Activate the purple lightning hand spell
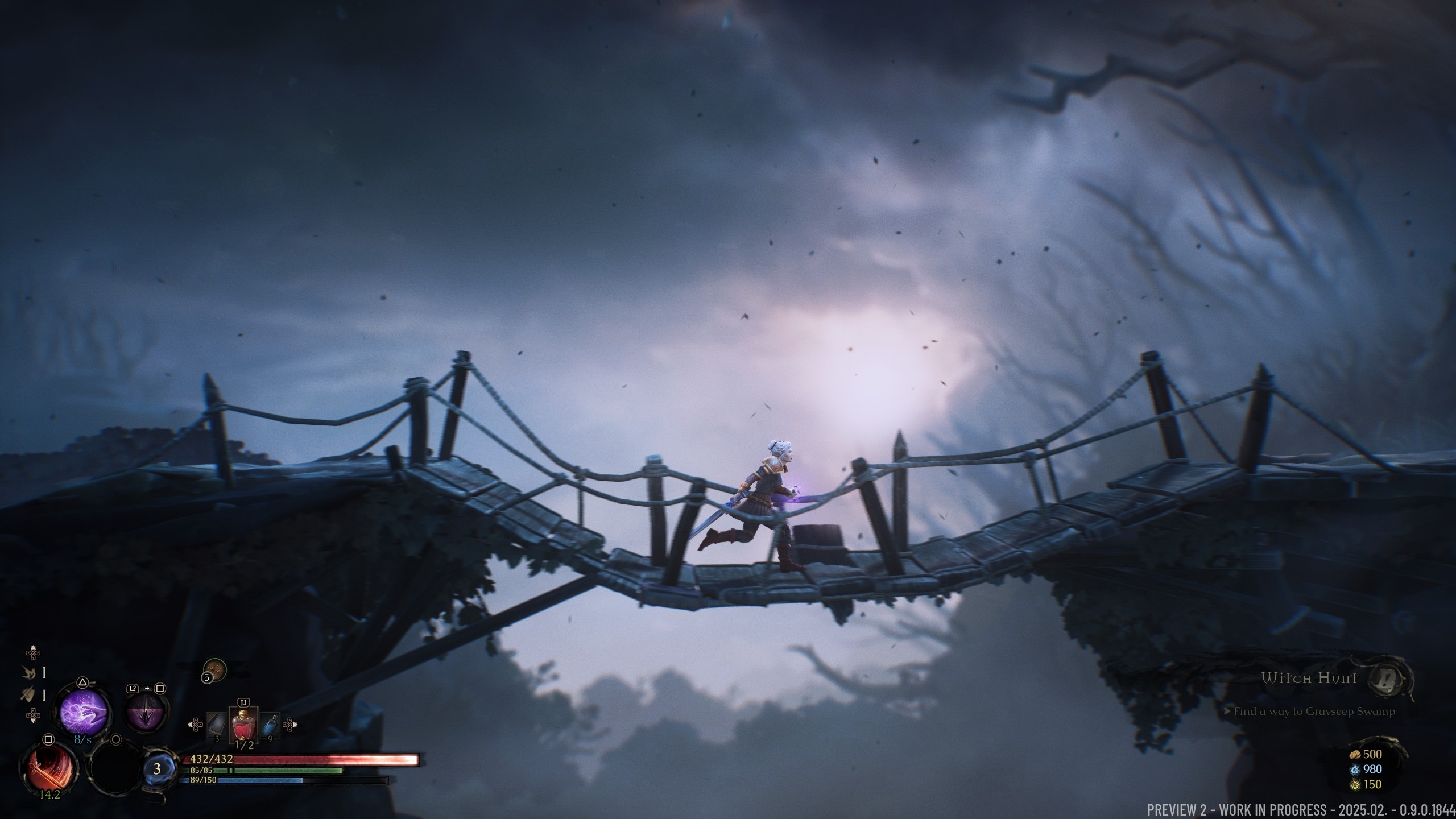Viewport: 1456px width, 819px height. click(84, 712)
